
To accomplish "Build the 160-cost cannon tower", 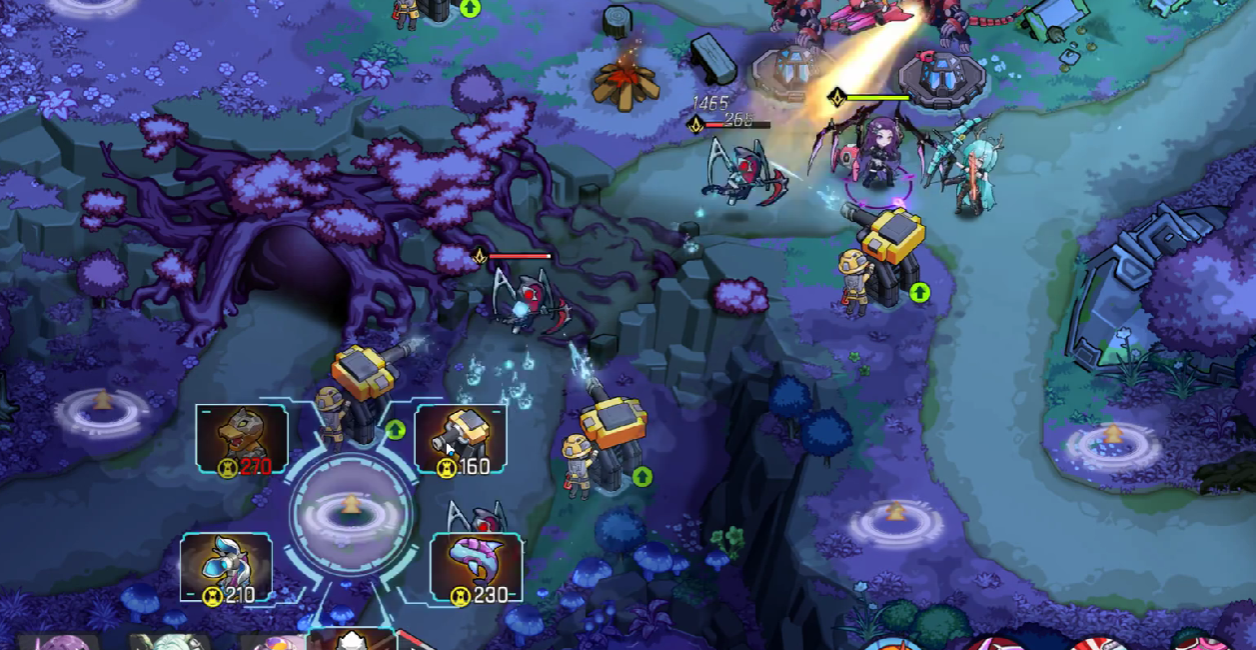I will click(x=460, y=438).
